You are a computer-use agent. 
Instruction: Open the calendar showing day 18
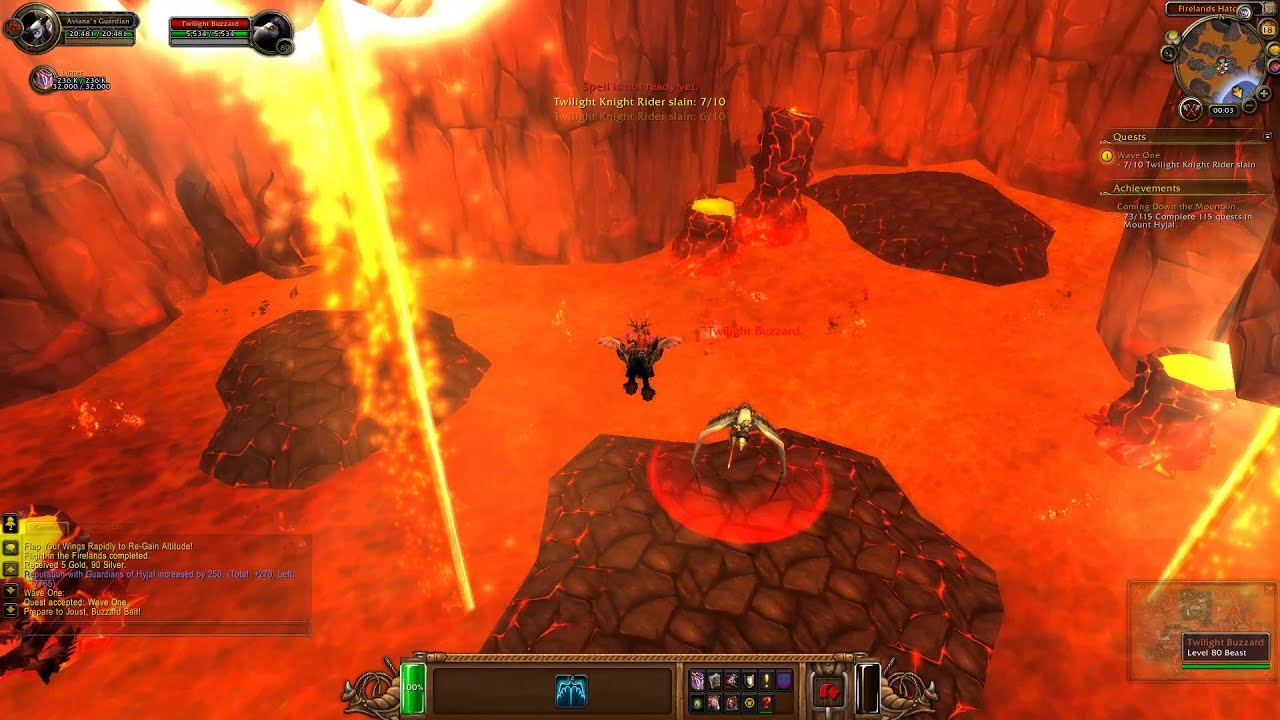(x=1268, y=31)
